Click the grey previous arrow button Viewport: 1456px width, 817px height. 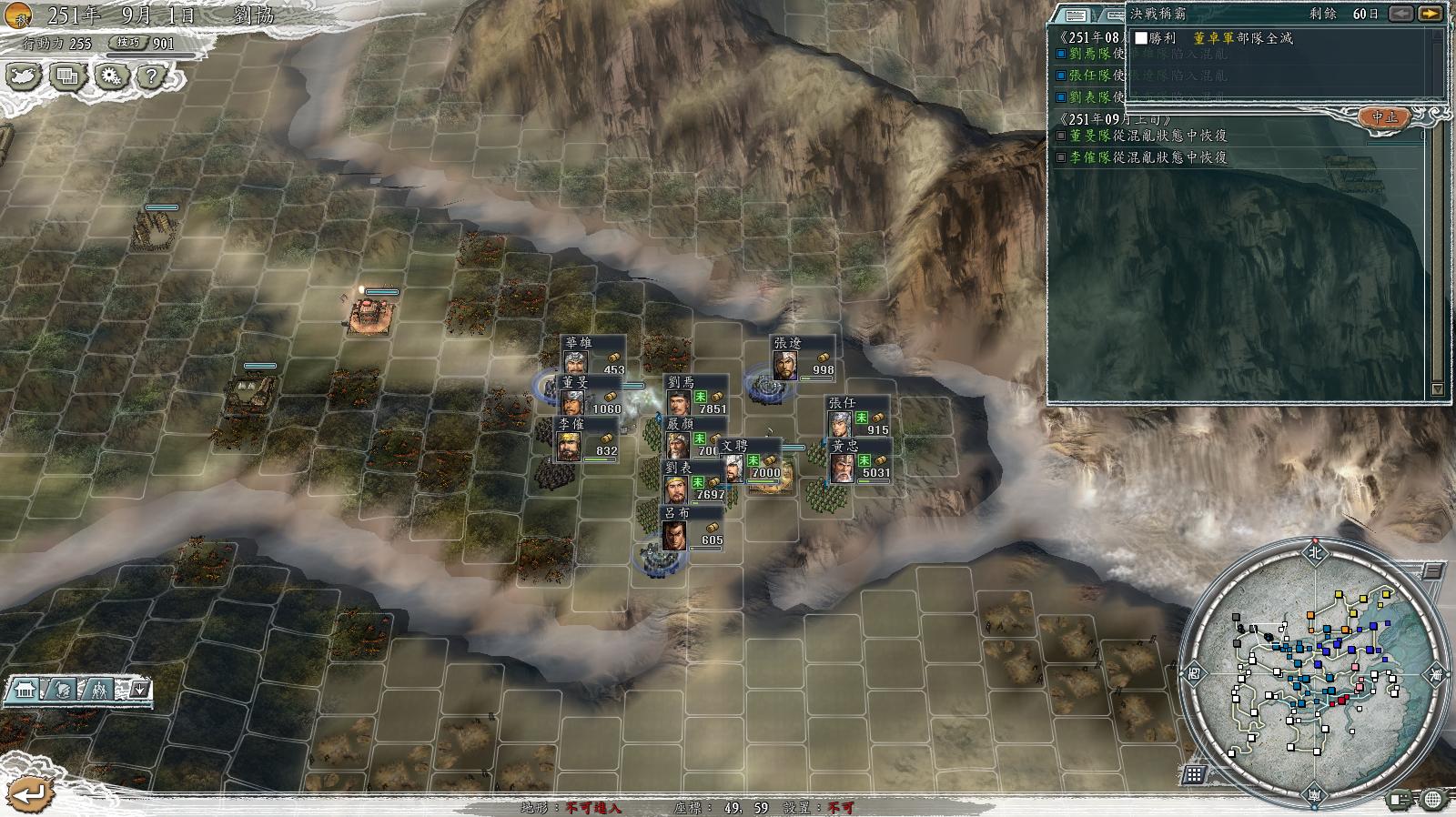pyautogui.click(x=1401, y=14)
